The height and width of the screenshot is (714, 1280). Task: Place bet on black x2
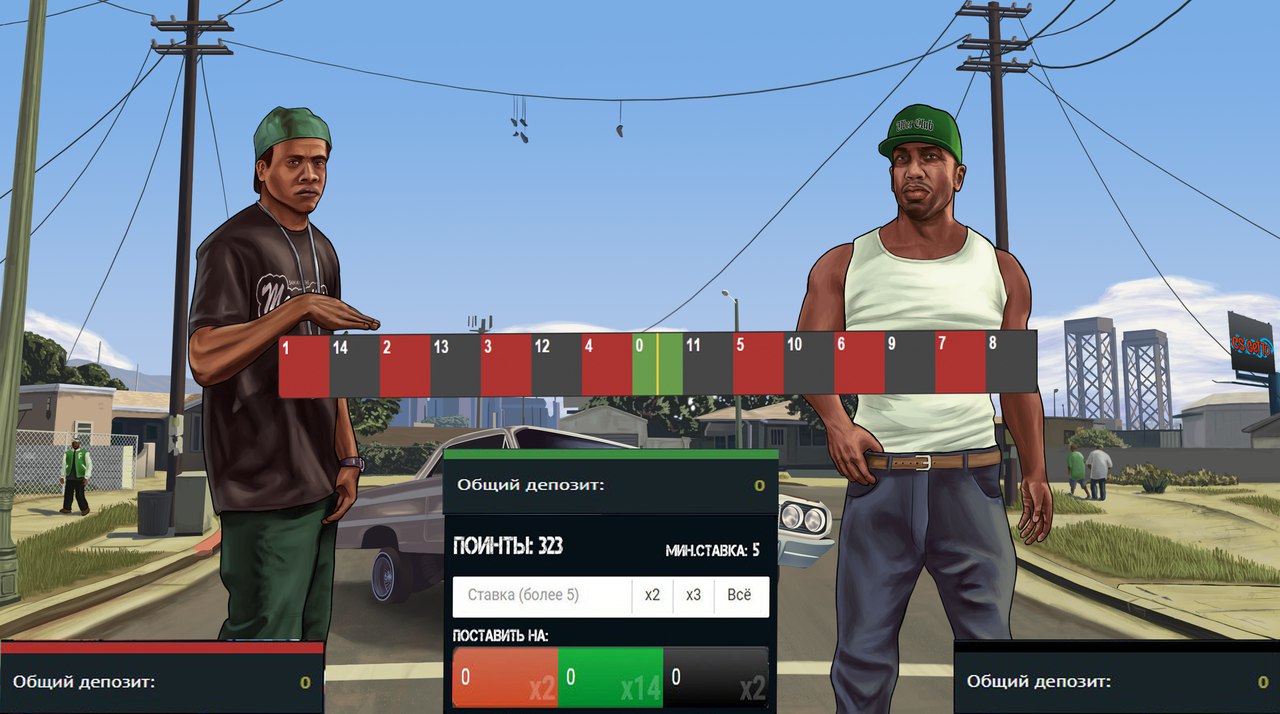point(716,678)
